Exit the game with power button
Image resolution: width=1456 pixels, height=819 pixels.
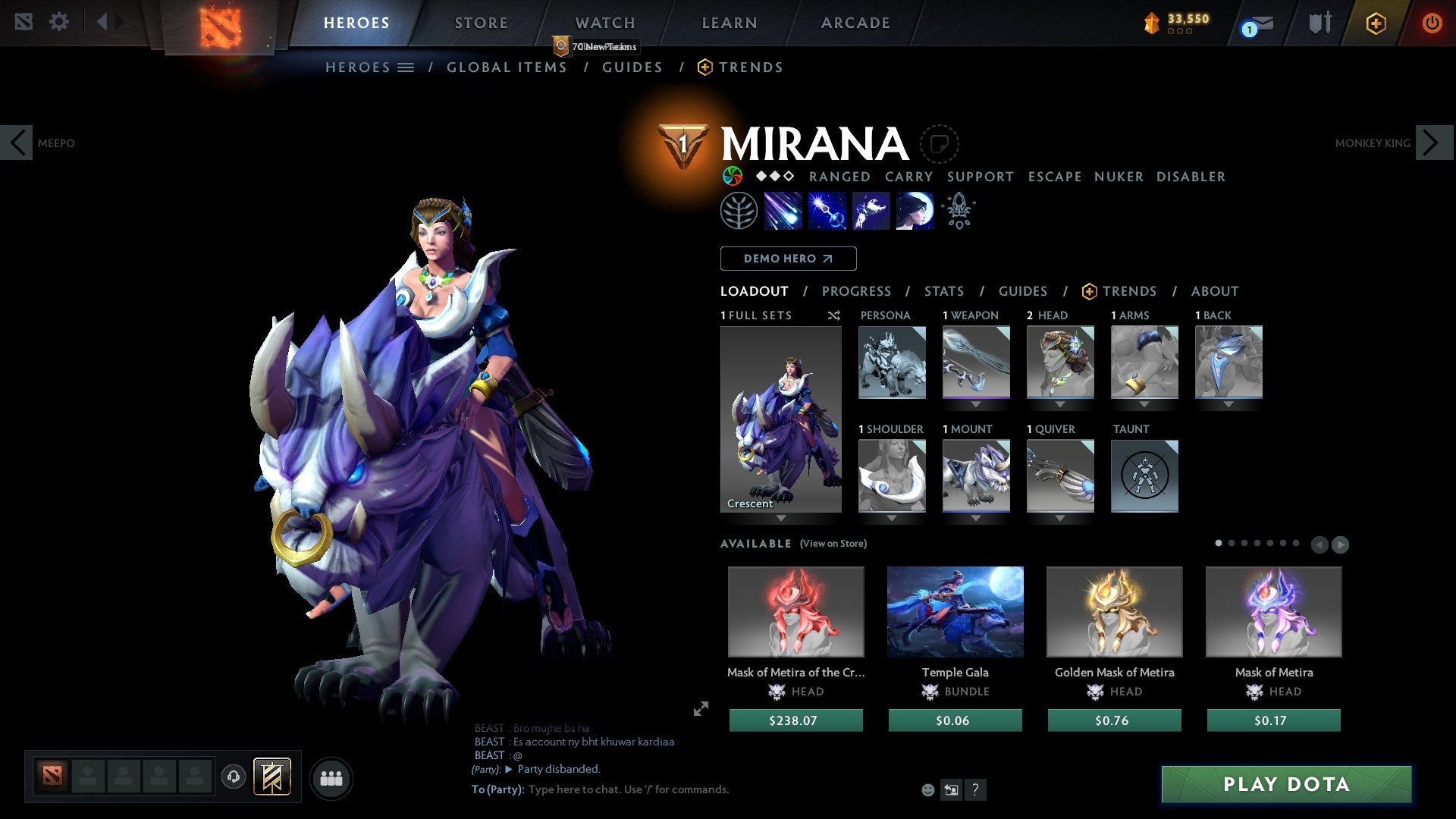[x=1431, y=23]
